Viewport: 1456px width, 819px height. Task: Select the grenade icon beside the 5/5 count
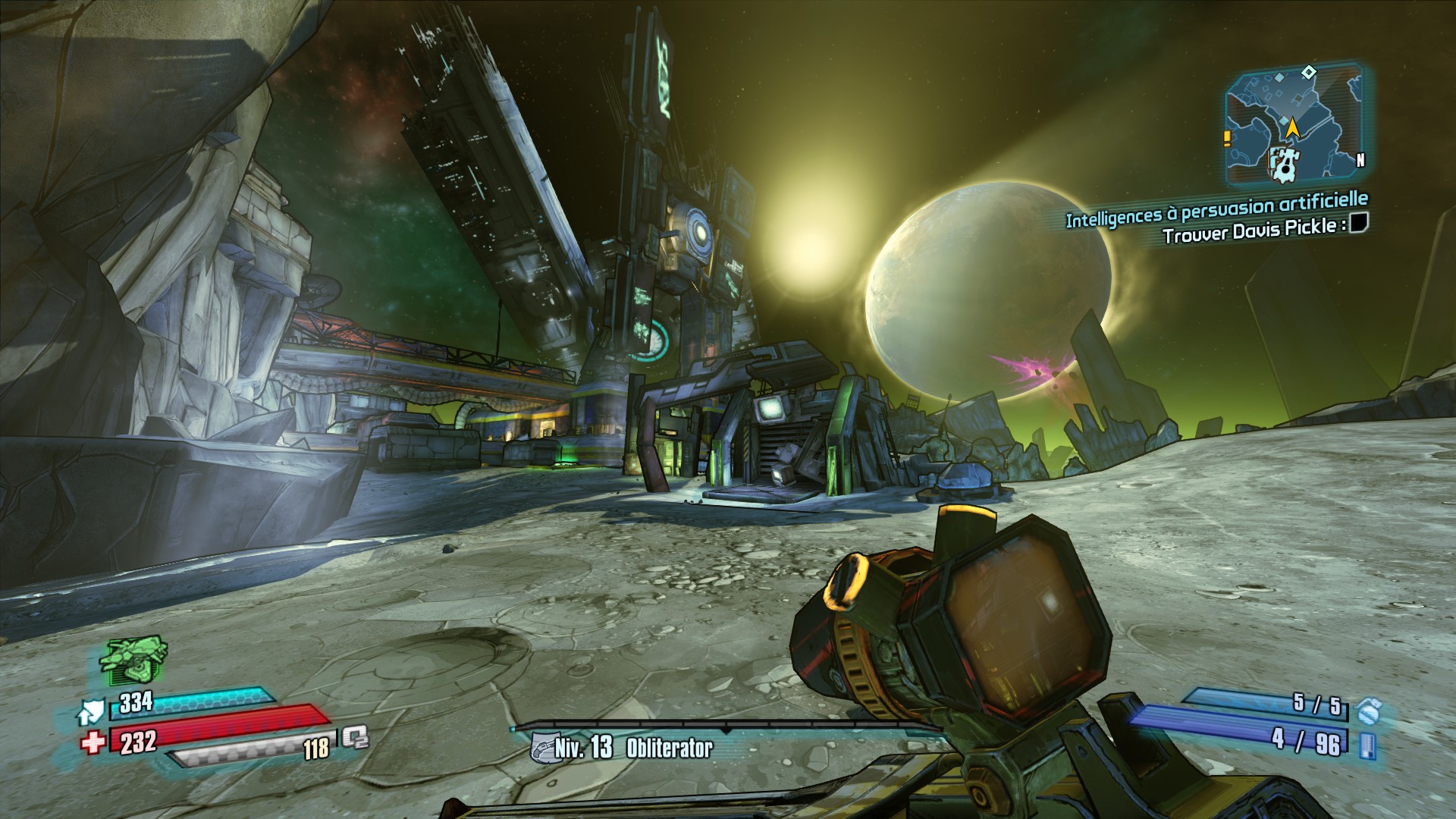pyautogui.click(x=1369, y=711)
